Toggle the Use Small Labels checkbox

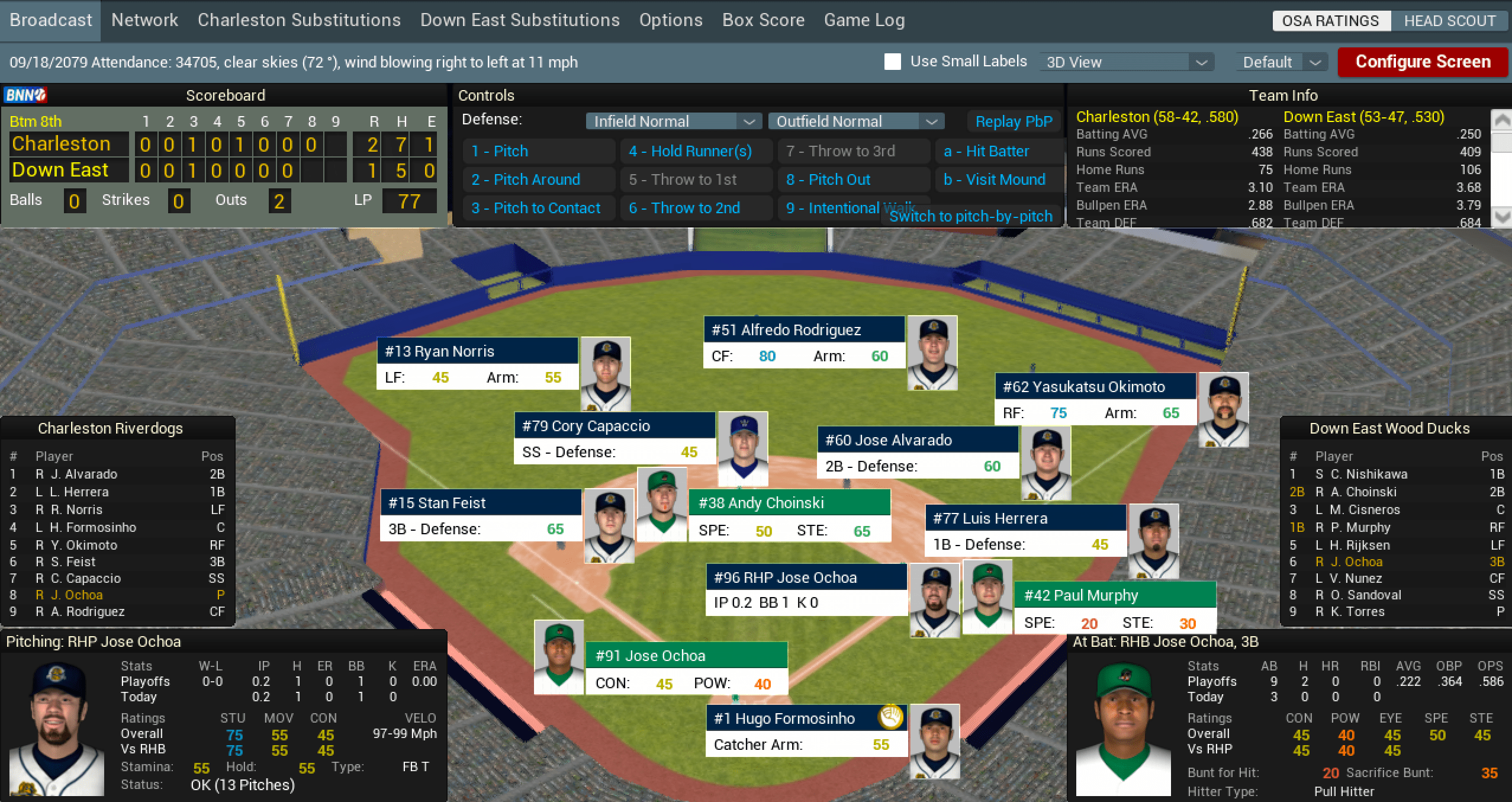click(x=893, y=62)
